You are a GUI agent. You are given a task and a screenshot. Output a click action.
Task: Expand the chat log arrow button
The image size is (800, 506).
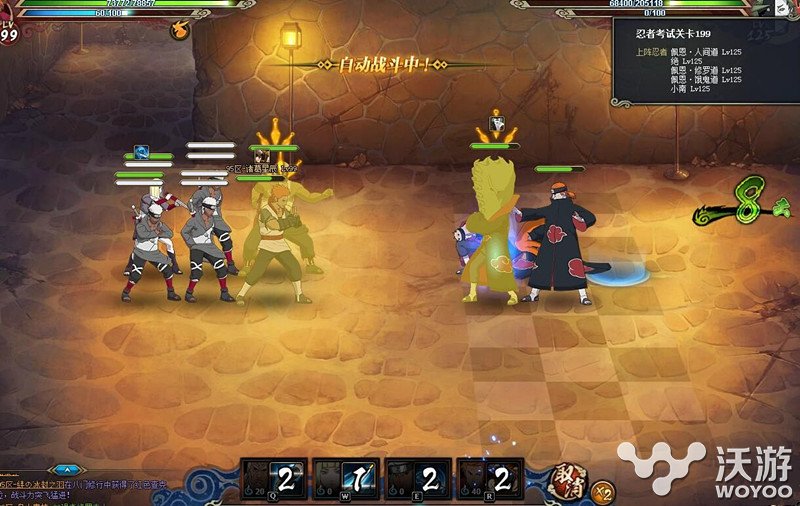click(x=67, y=468)
